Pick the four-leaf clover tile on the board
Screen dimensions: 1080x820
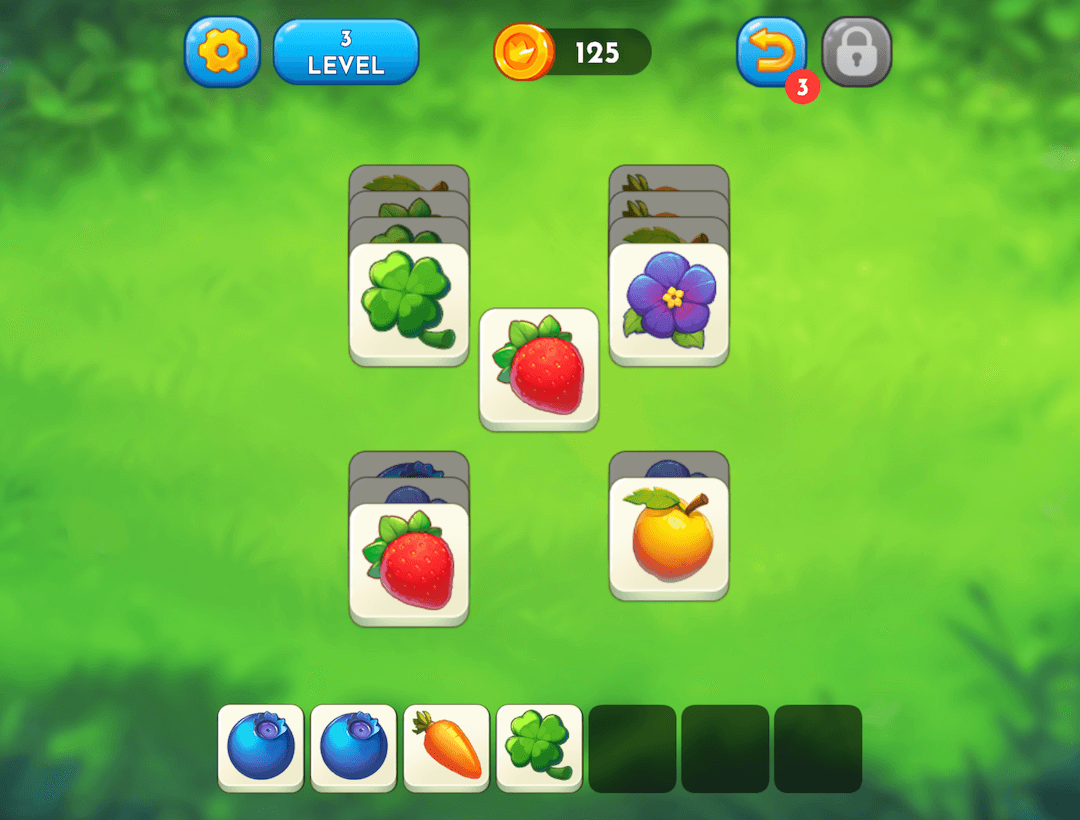409,302
